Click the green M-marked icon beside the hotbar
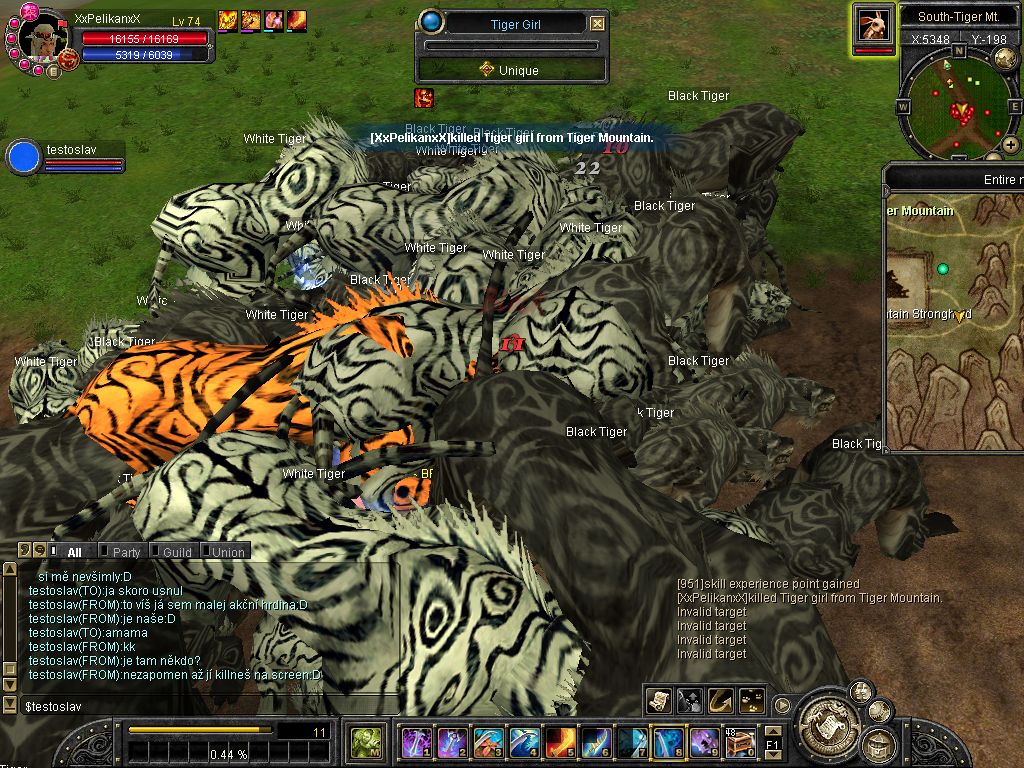 (x=364, y=742)
